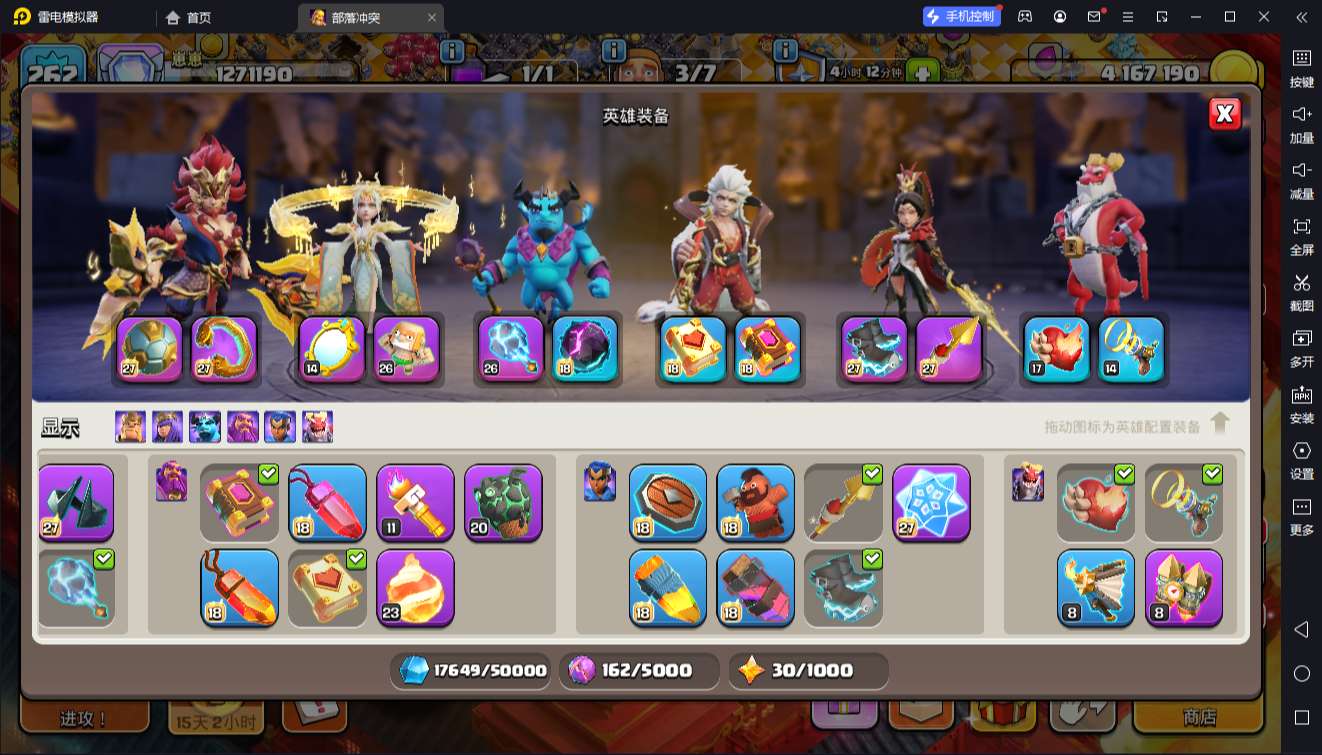Pick the Haste Vial equipment
This screenshot has height=755, width=1322.
(755, 587)
